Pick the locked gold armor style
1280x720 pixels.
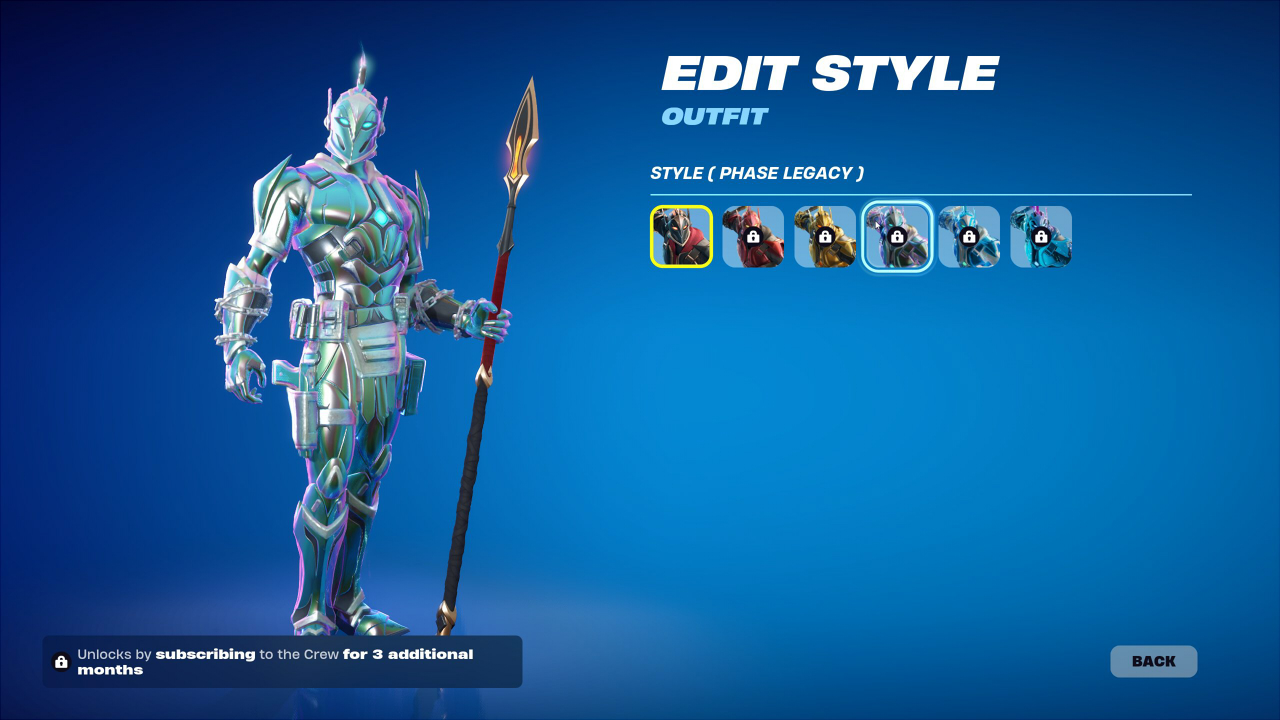(x=825, y=237)
